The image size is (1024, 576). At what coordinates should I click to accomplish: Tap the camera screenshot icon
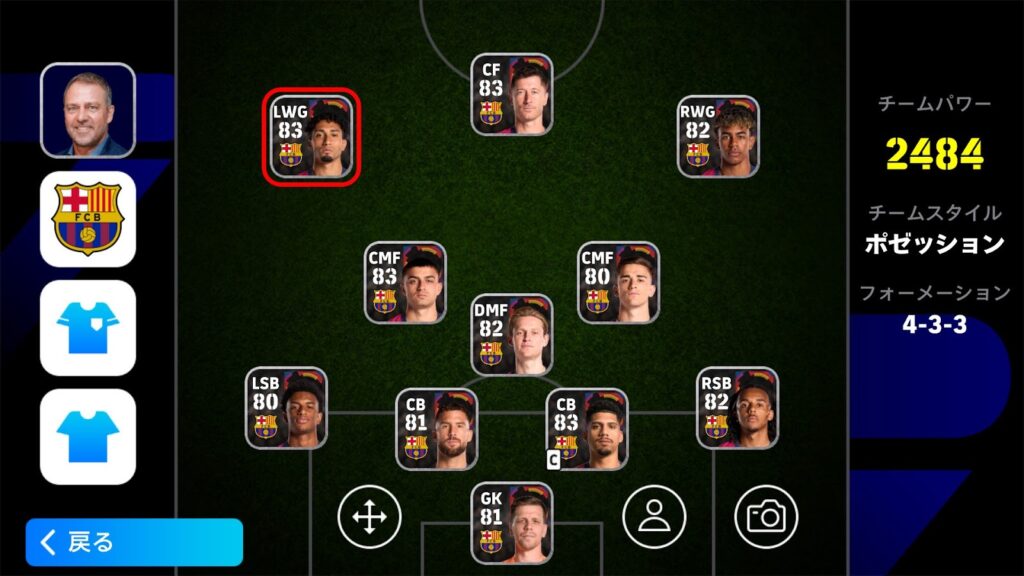[x=766, y=517]
